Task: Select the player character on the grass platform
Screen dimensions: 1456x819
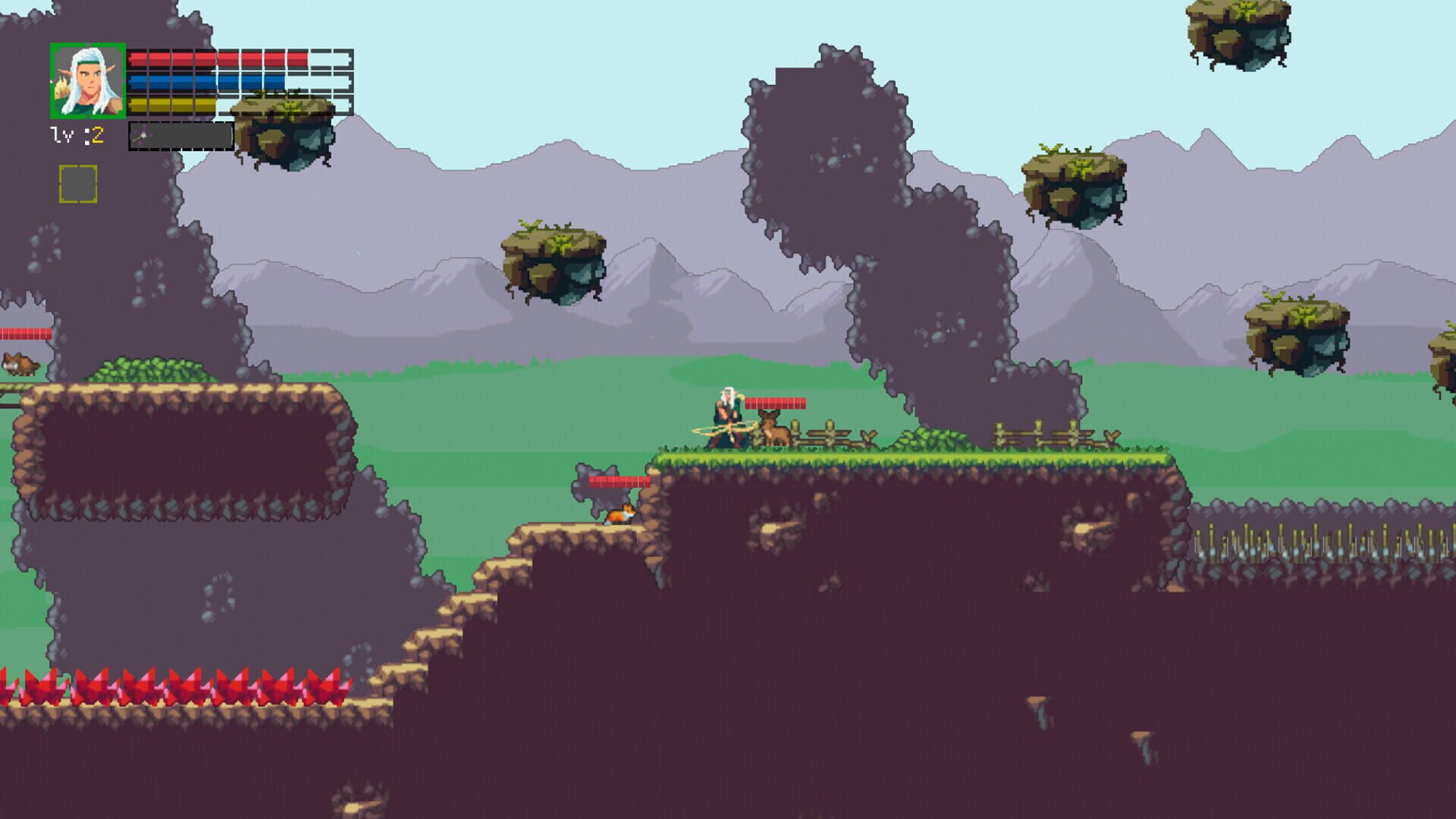Action: tap(726, 416)
